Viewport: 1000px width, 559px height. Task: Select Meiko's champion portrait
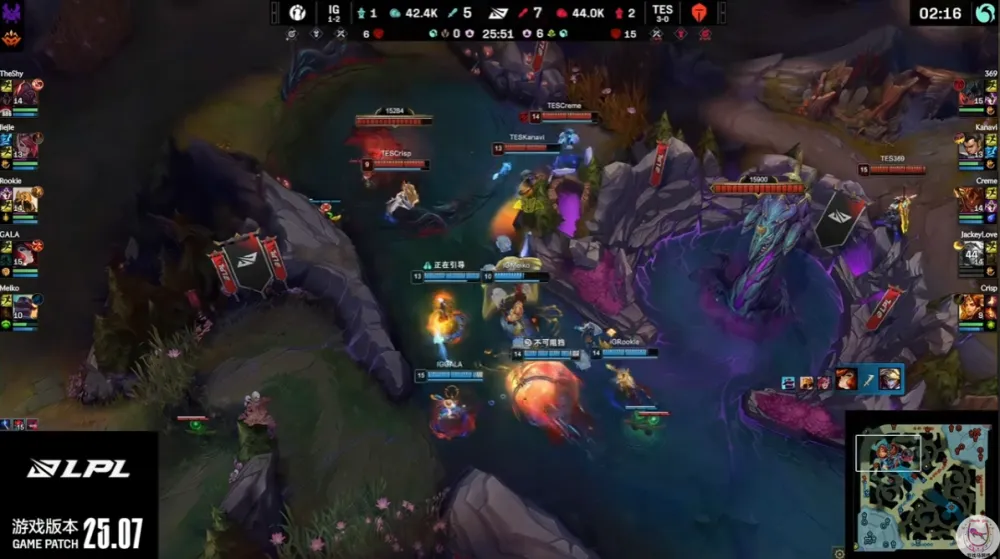tap(26, 307)
